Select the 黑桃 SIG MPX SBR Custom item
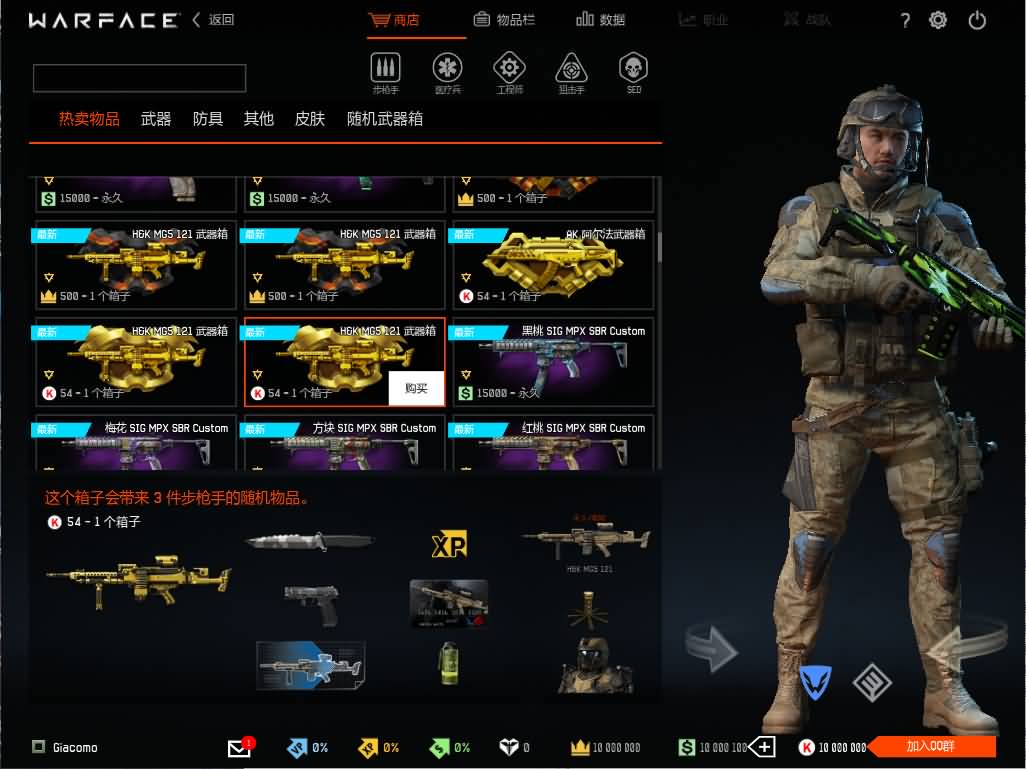The width and height of the screenshot is (1026, 769). (x=553, y=361)
